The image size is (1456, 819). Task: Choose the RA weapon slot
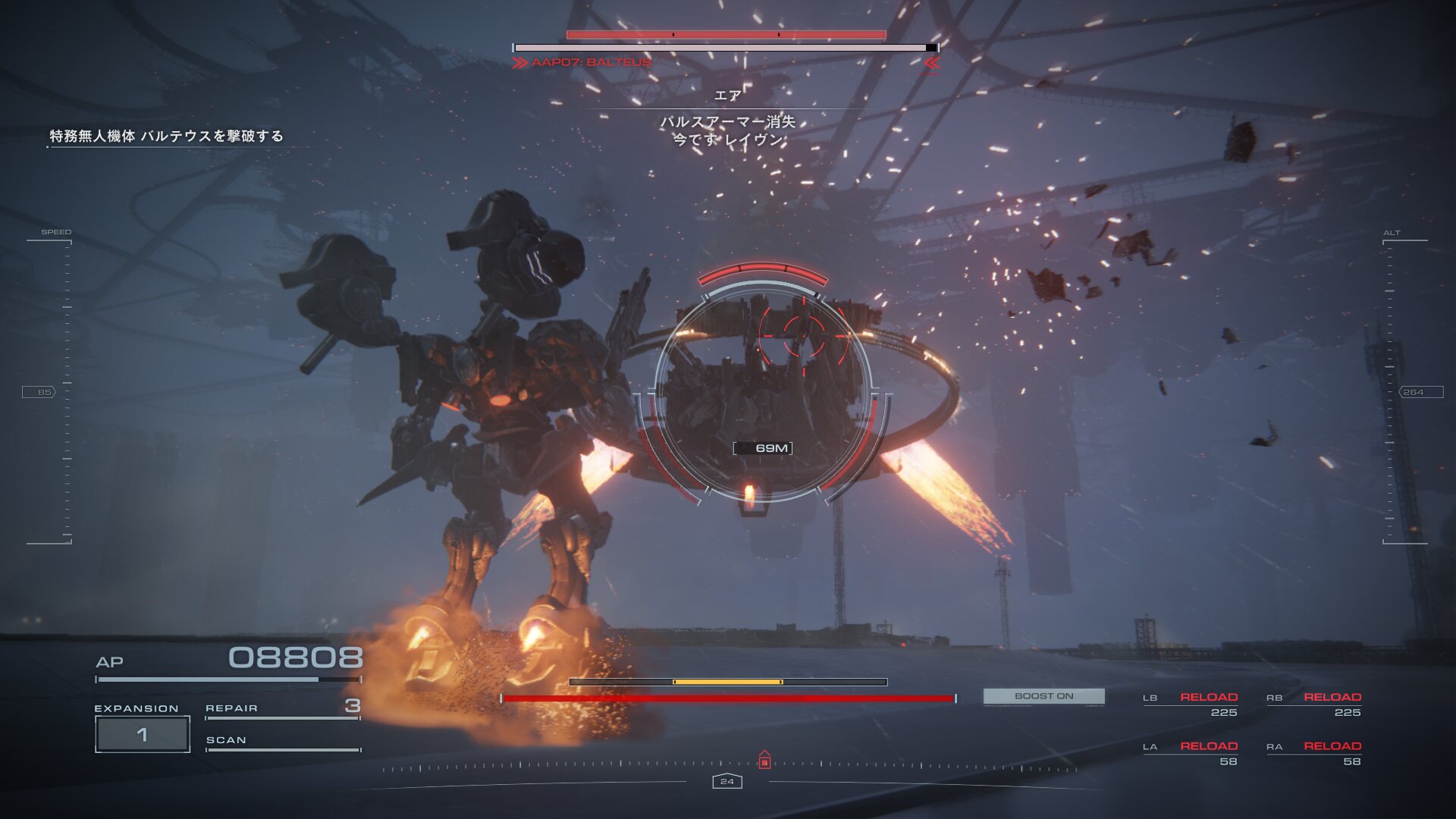(1313, 753)
